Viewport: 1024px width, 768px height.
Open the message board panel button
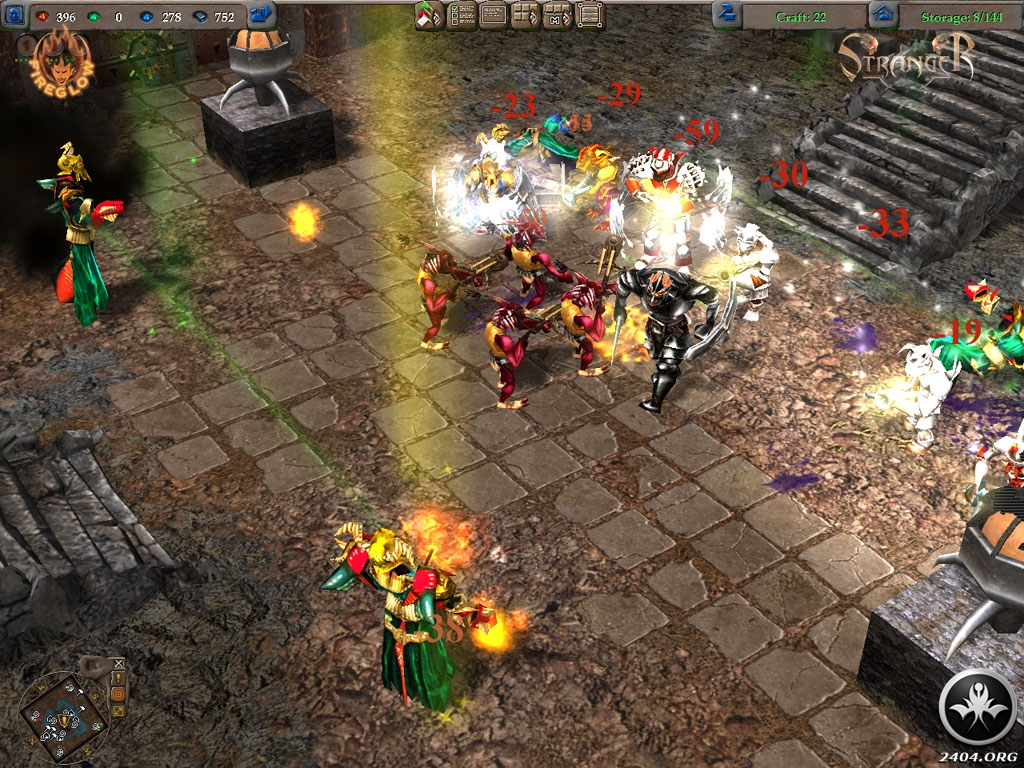point(494,15)
